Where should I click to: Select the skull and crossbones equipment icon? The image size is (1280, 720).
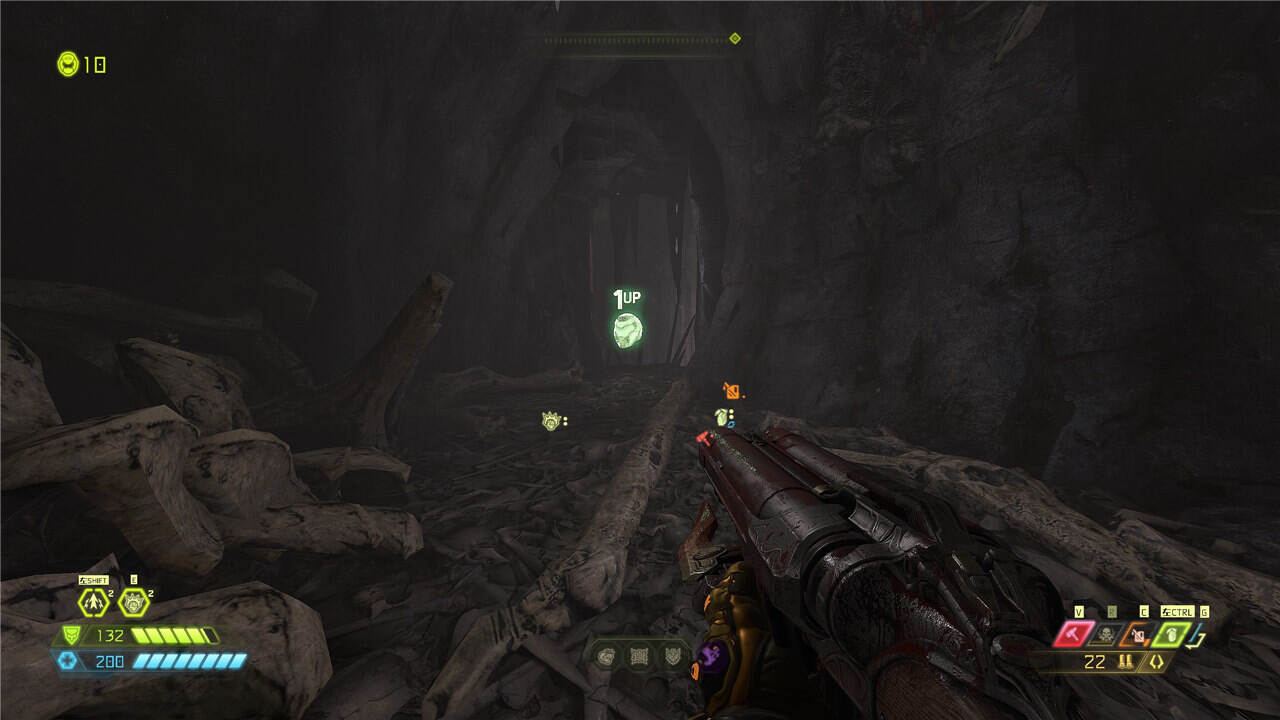click(1106, 633)
